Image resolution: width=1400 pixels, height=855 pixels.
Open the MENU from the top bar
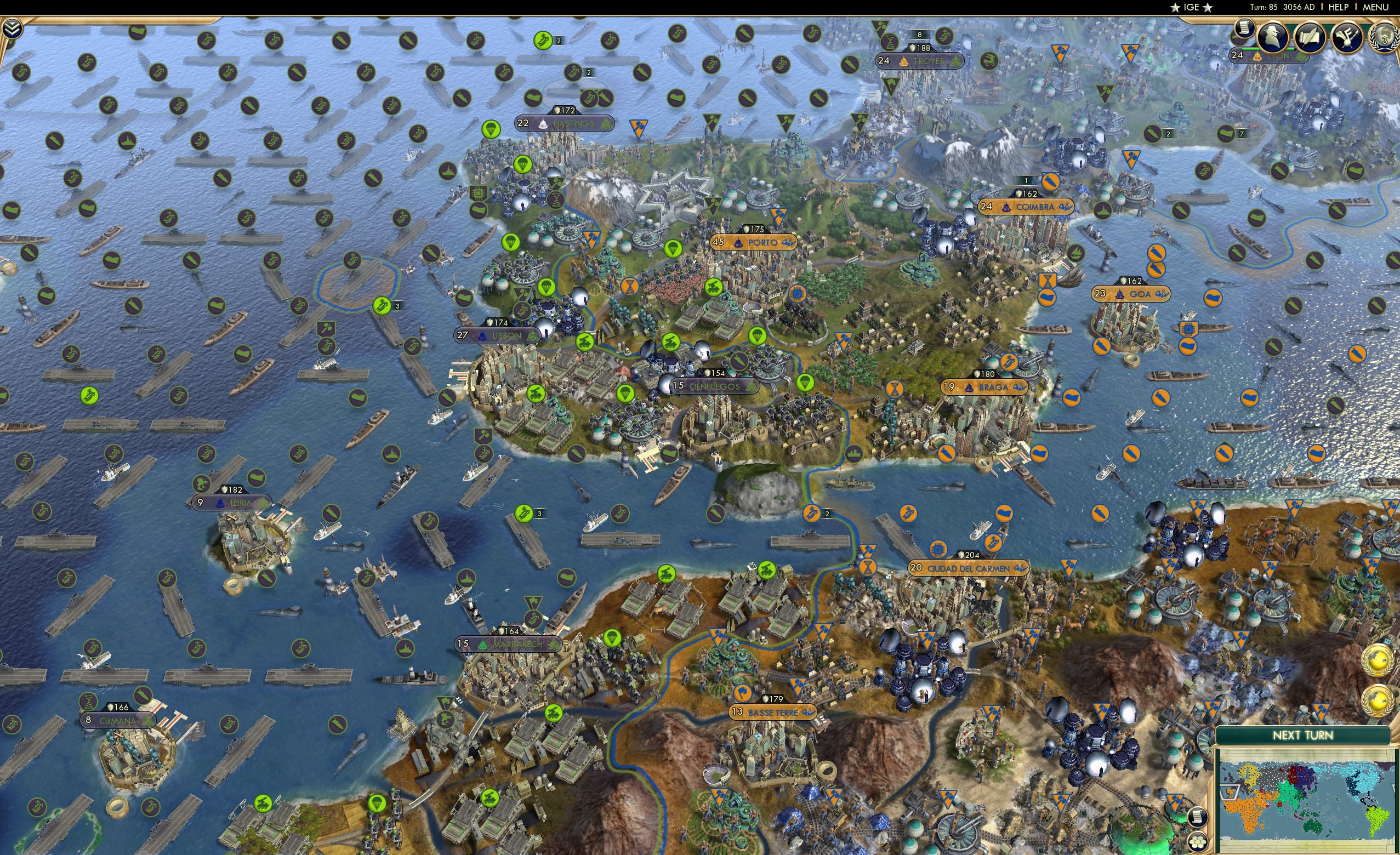click(x=1375, y=7)
